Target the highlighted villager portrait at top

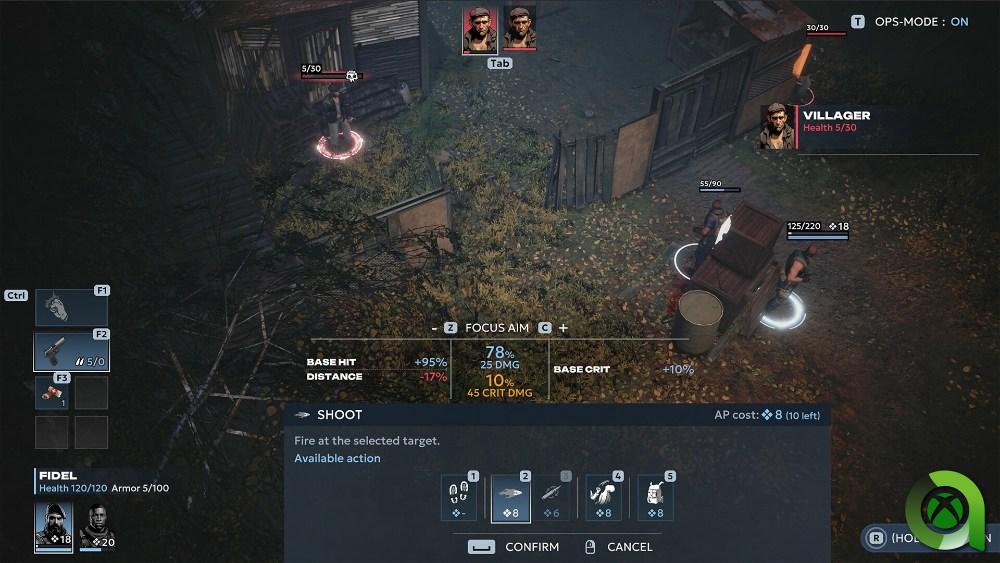point(480,30)
